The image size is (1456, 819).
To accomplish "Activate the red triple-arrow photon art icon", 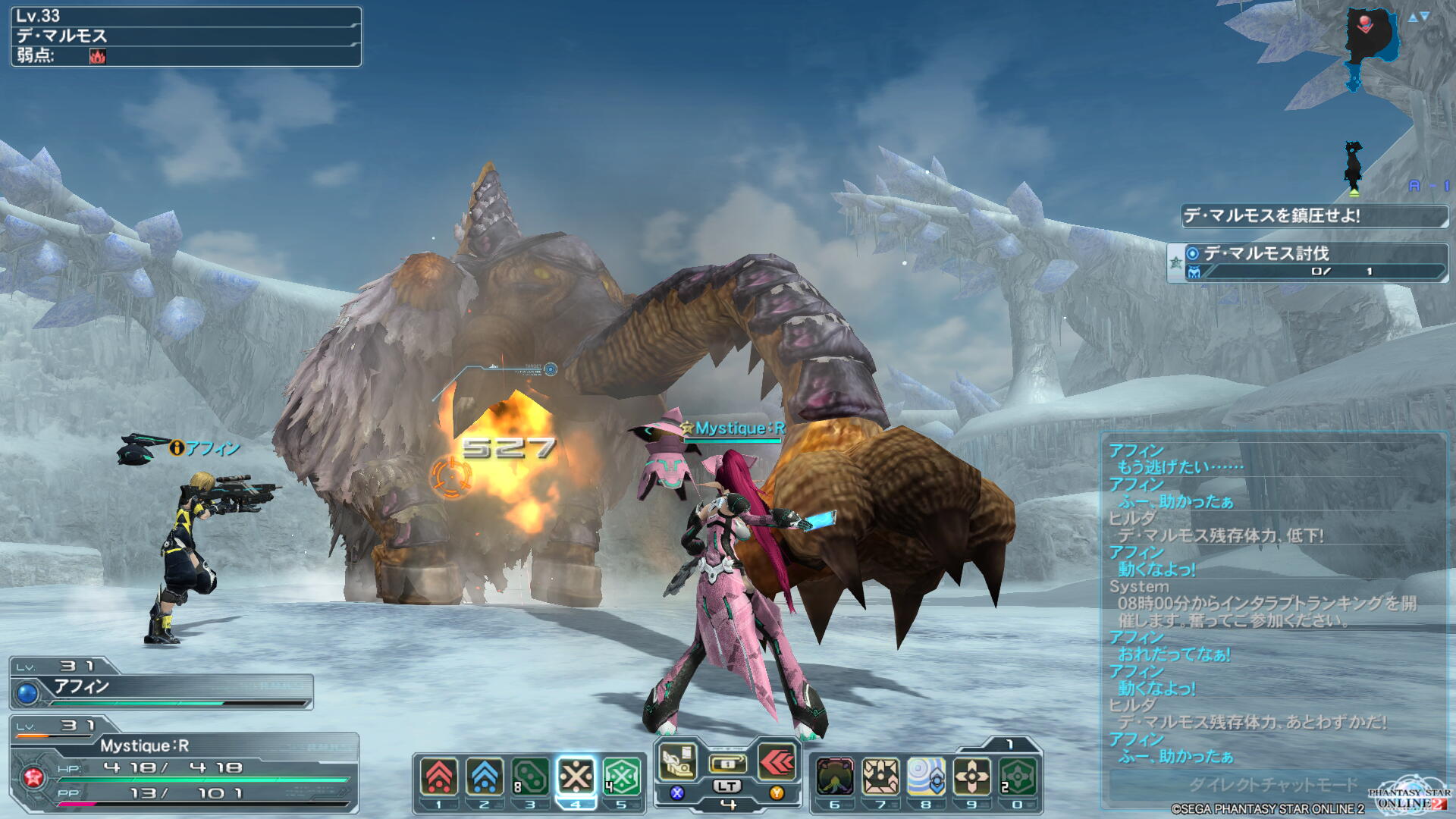I will pos(777,762).
